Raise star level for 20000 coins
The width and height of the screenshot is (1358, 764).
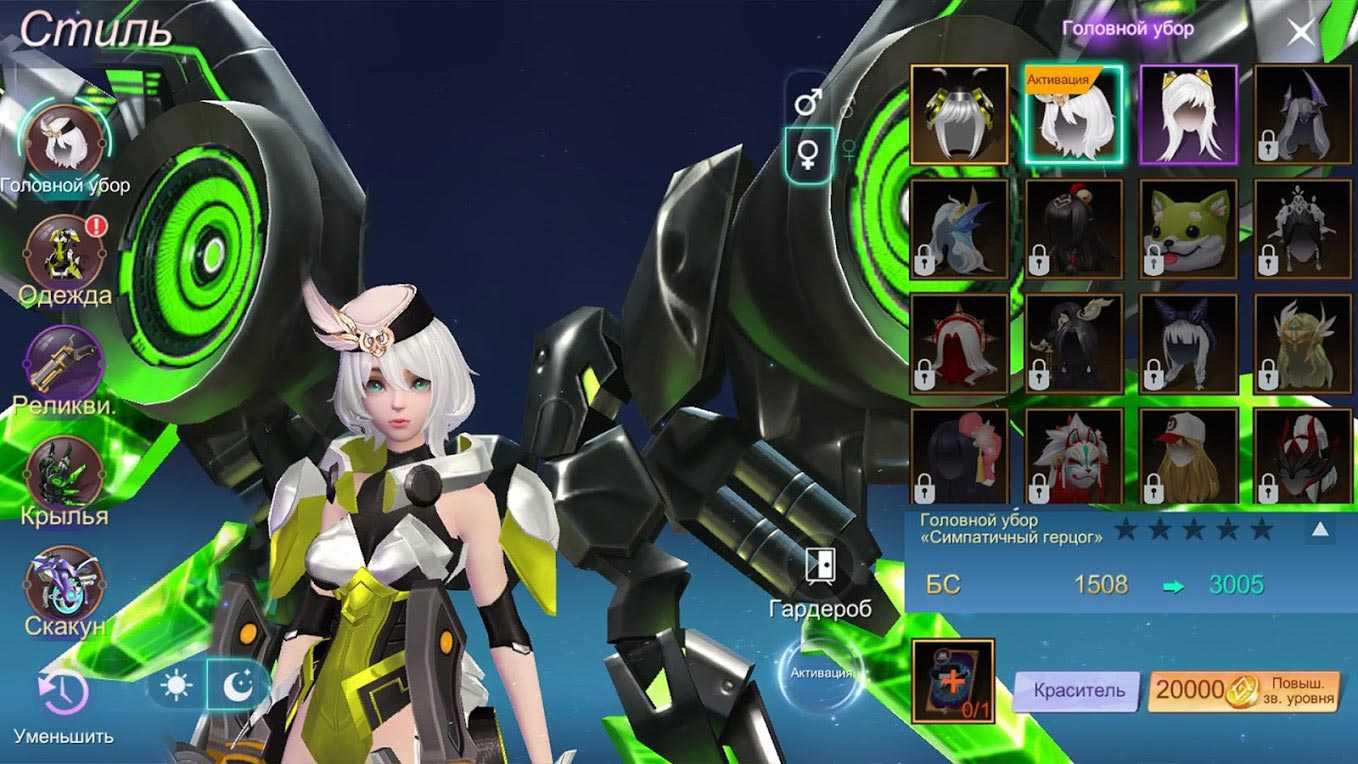coord(1244,690)
